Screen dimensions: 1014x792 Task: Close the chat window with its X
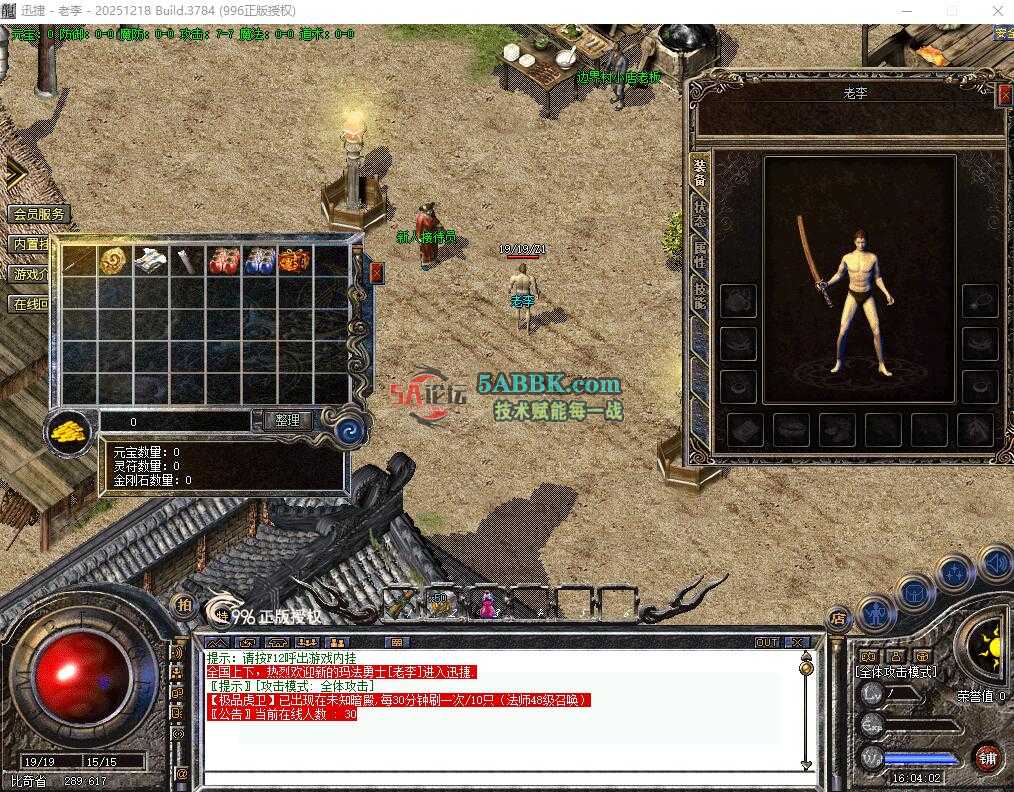tap(796, 642)
